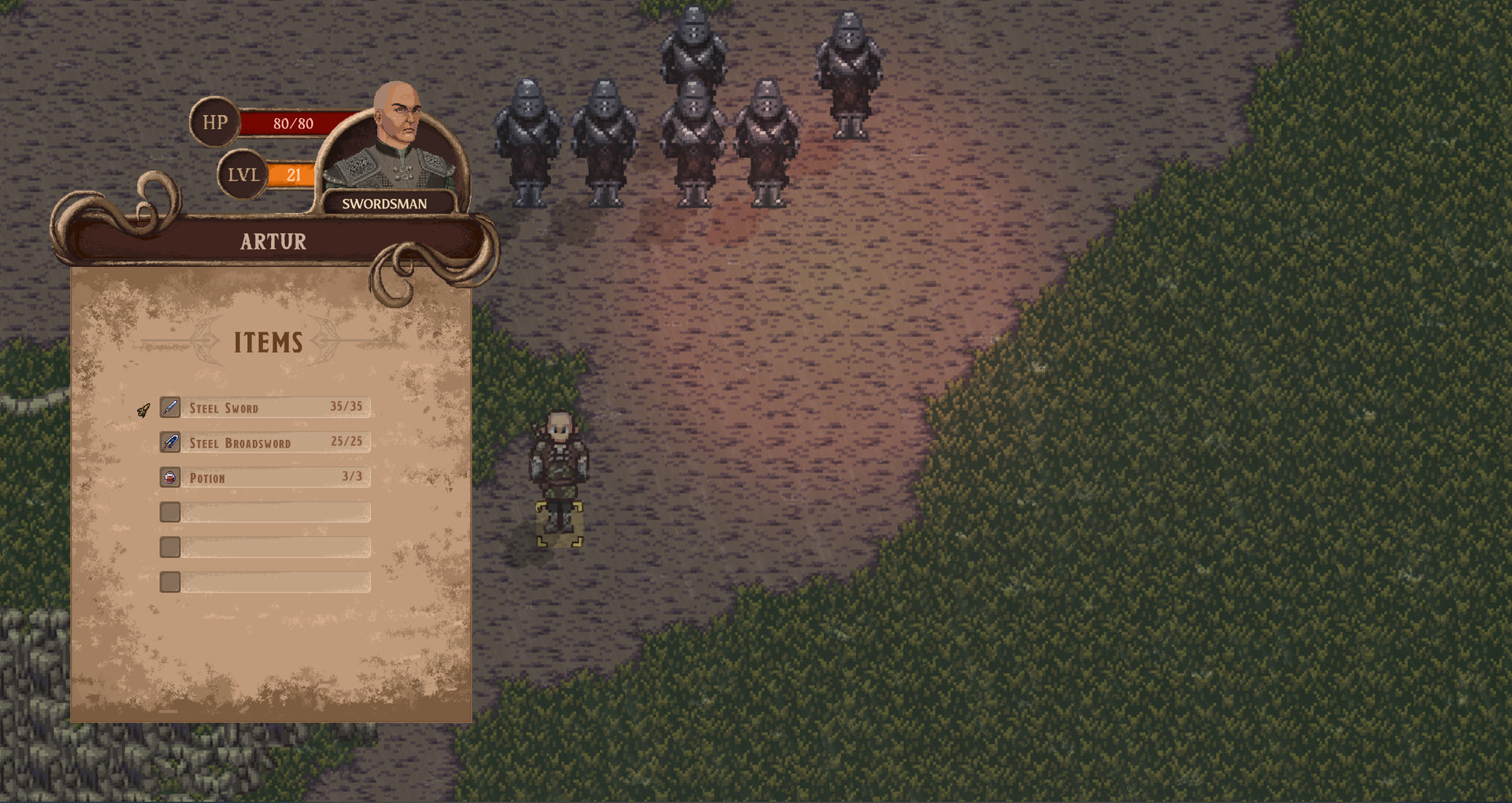Select the Steel Sword icon
Viewport: 1512px width, 803px height.
coord(169,407)
